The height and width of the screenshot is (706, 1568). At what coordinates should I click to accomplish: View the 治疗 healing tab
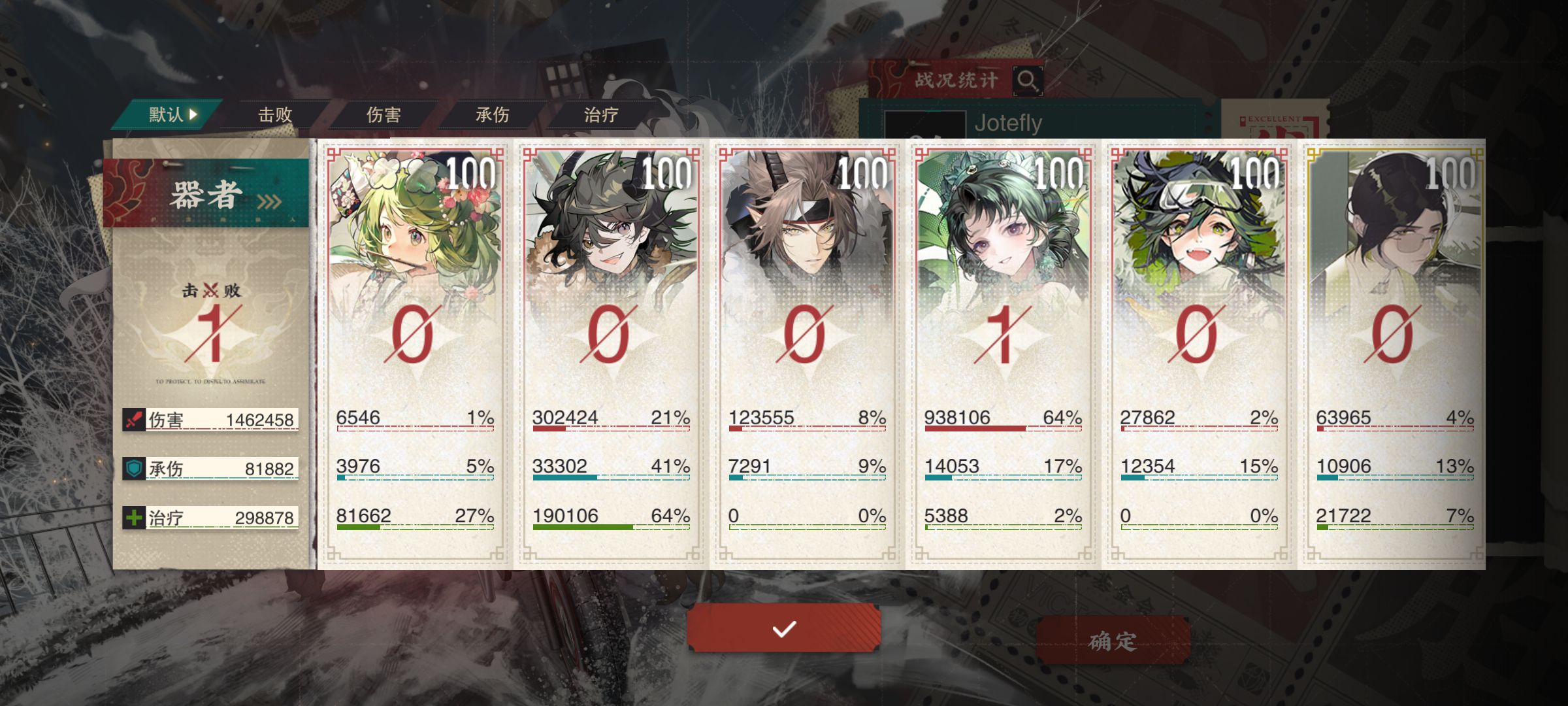click(x=601, y=115)
